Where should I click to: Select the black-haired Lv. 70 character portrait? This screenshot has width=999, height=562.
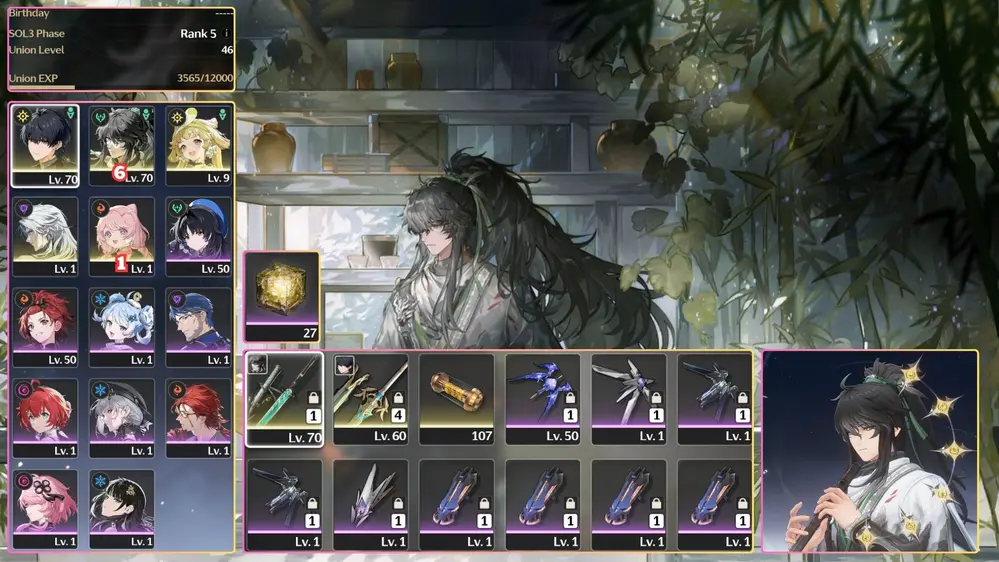click(x=45, y=146)
